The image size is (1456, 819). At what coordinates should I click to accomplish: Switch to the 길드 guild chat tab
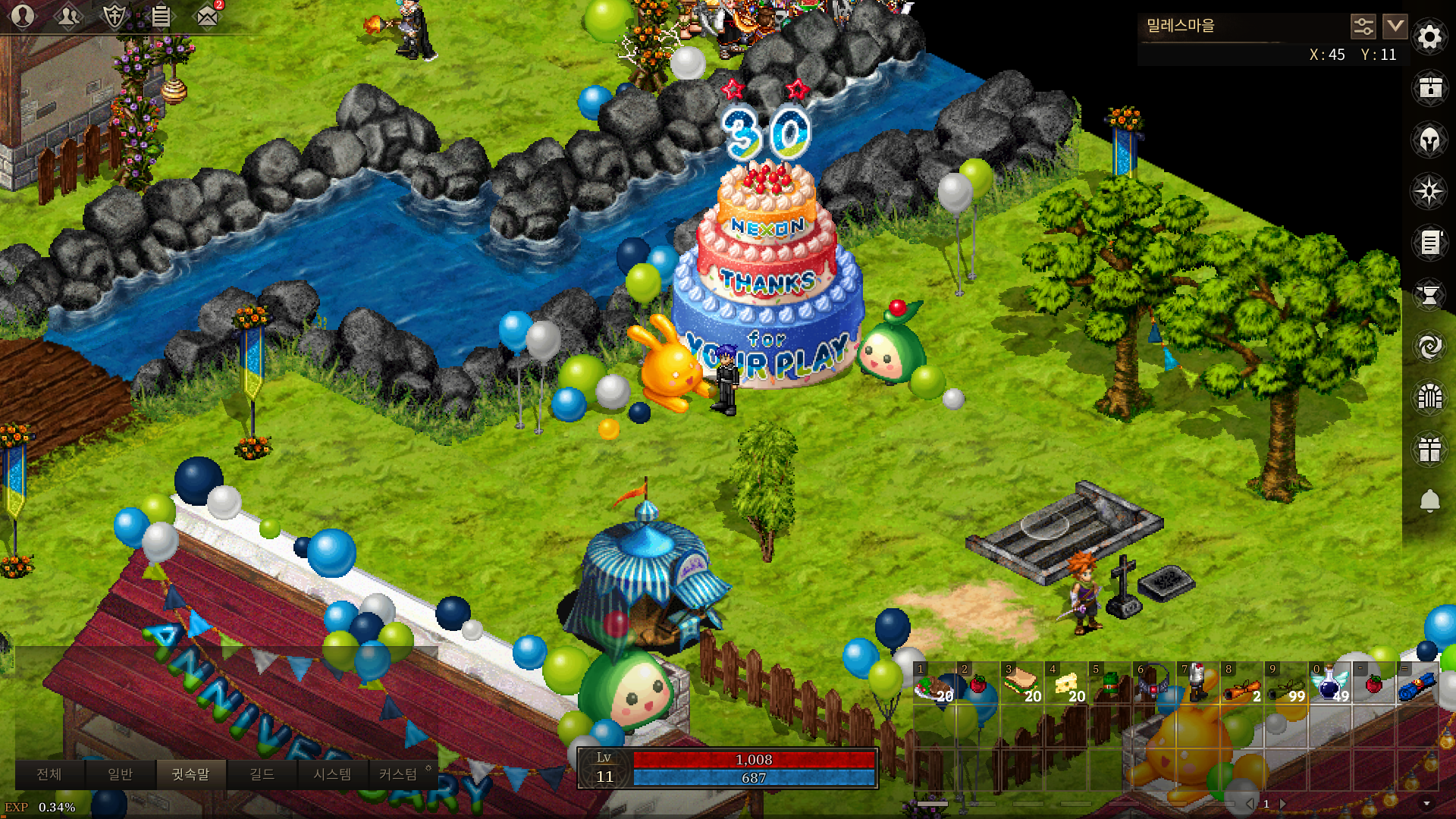coord(262,774)
